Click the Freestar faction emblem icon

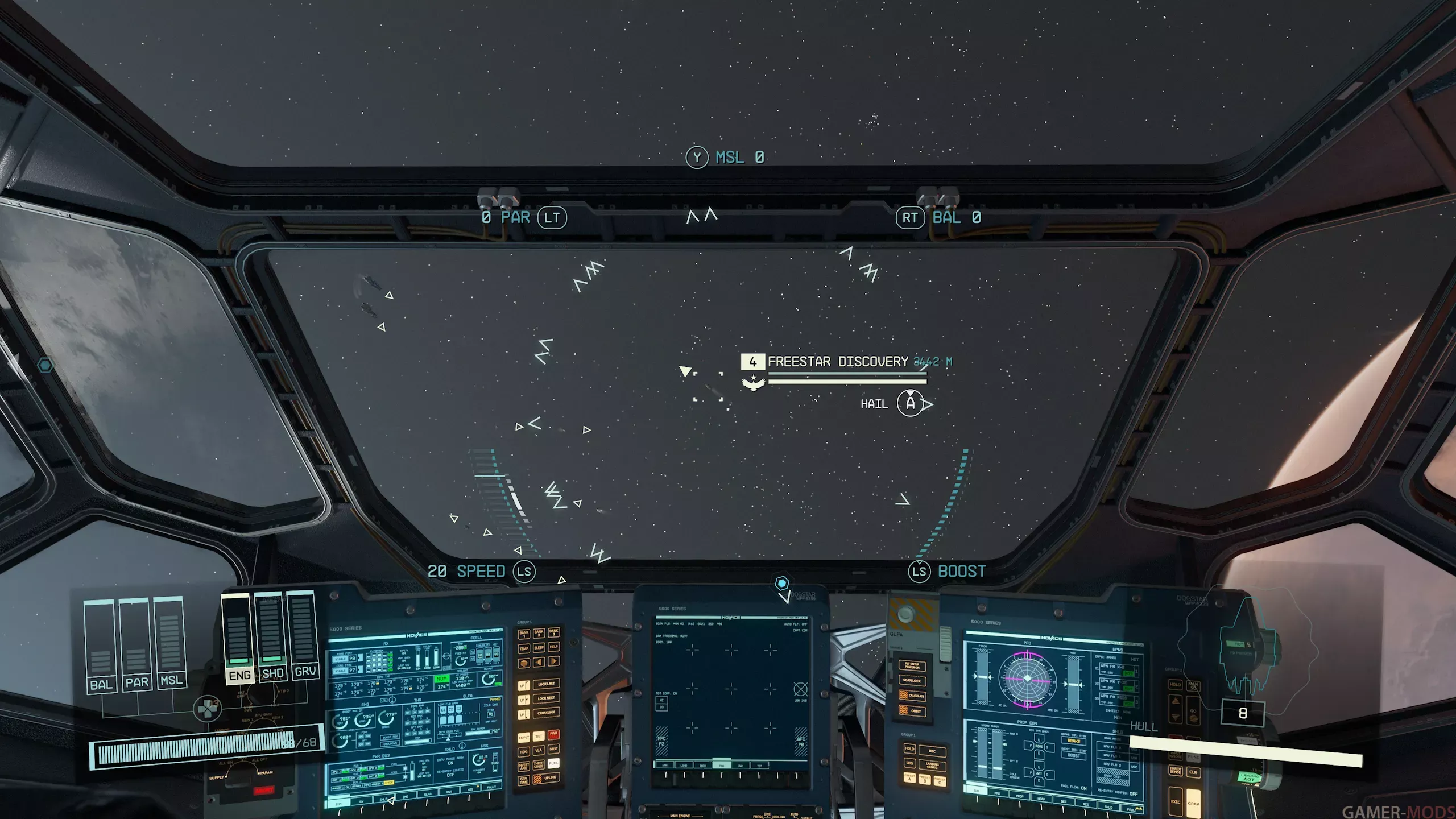(753, 382)
